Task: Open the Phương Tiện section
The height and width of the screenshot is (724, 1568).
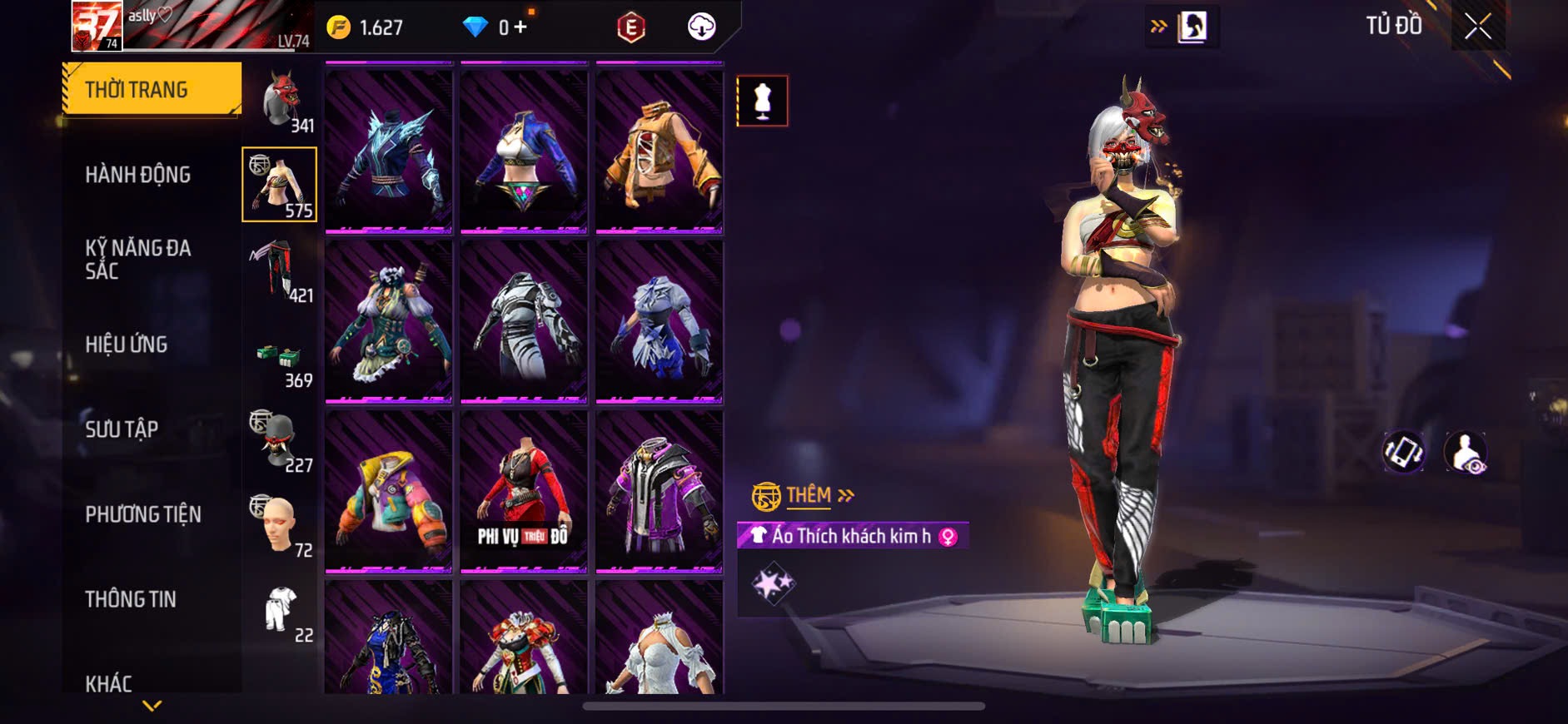Action: tap(143, 514)
